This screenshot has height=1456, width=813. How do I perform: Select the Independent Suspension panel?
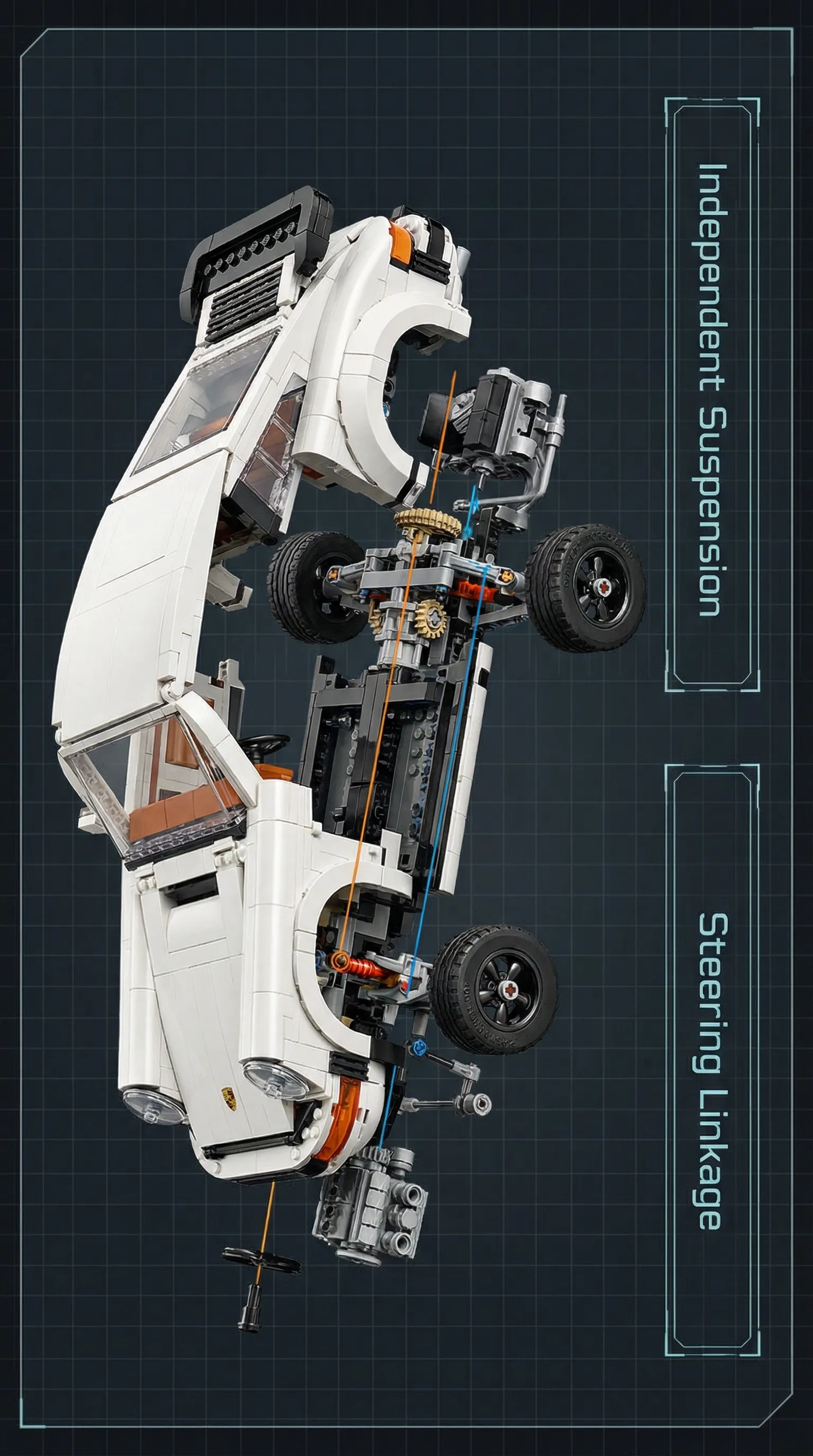tap(712, 394)
